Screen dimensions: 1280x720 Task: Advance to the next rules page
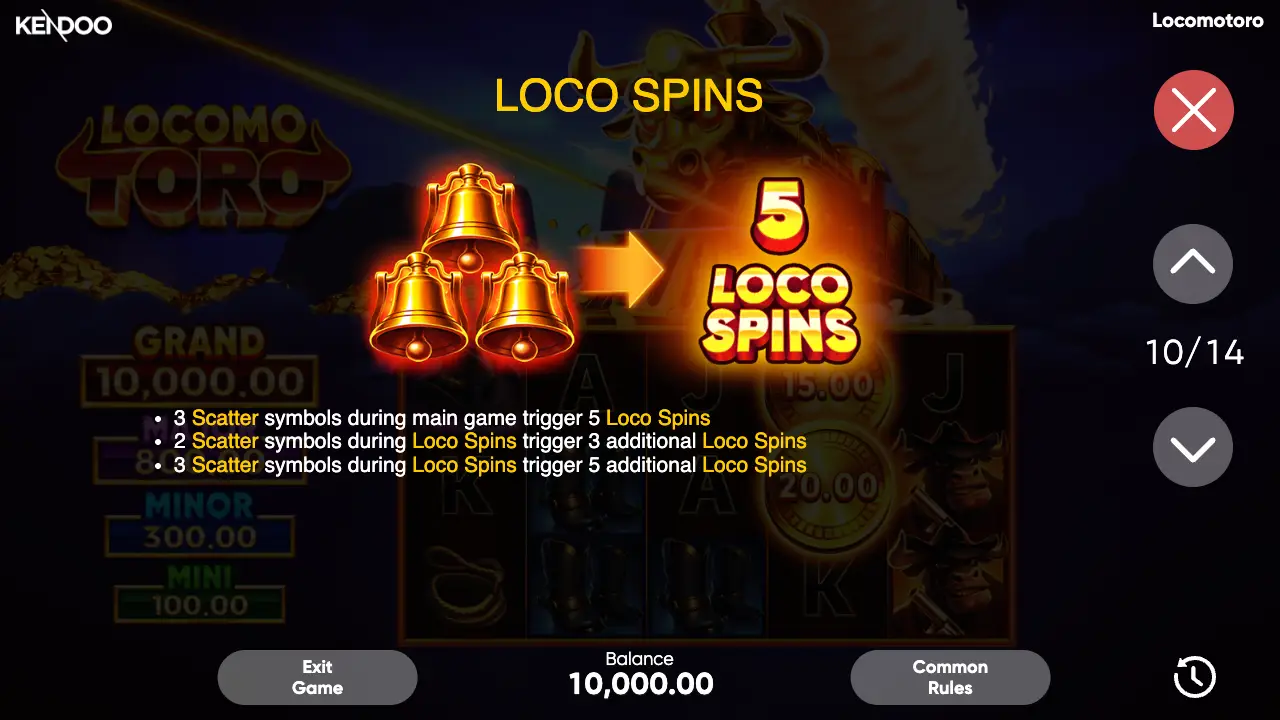tap(1193, 447)
